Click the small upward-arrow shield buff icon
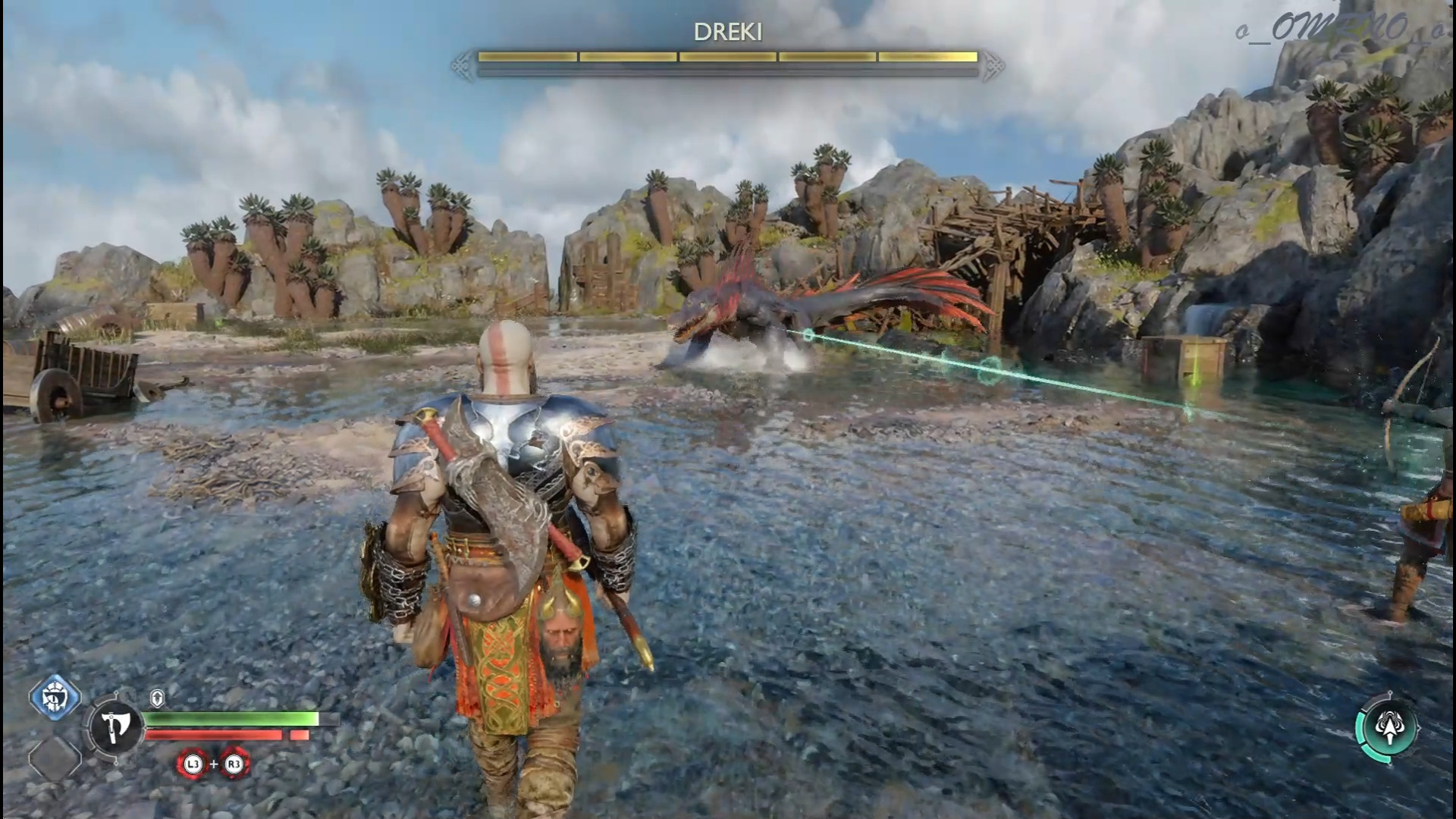Viewport: 1456px width, 819px height. coord(157,698)
